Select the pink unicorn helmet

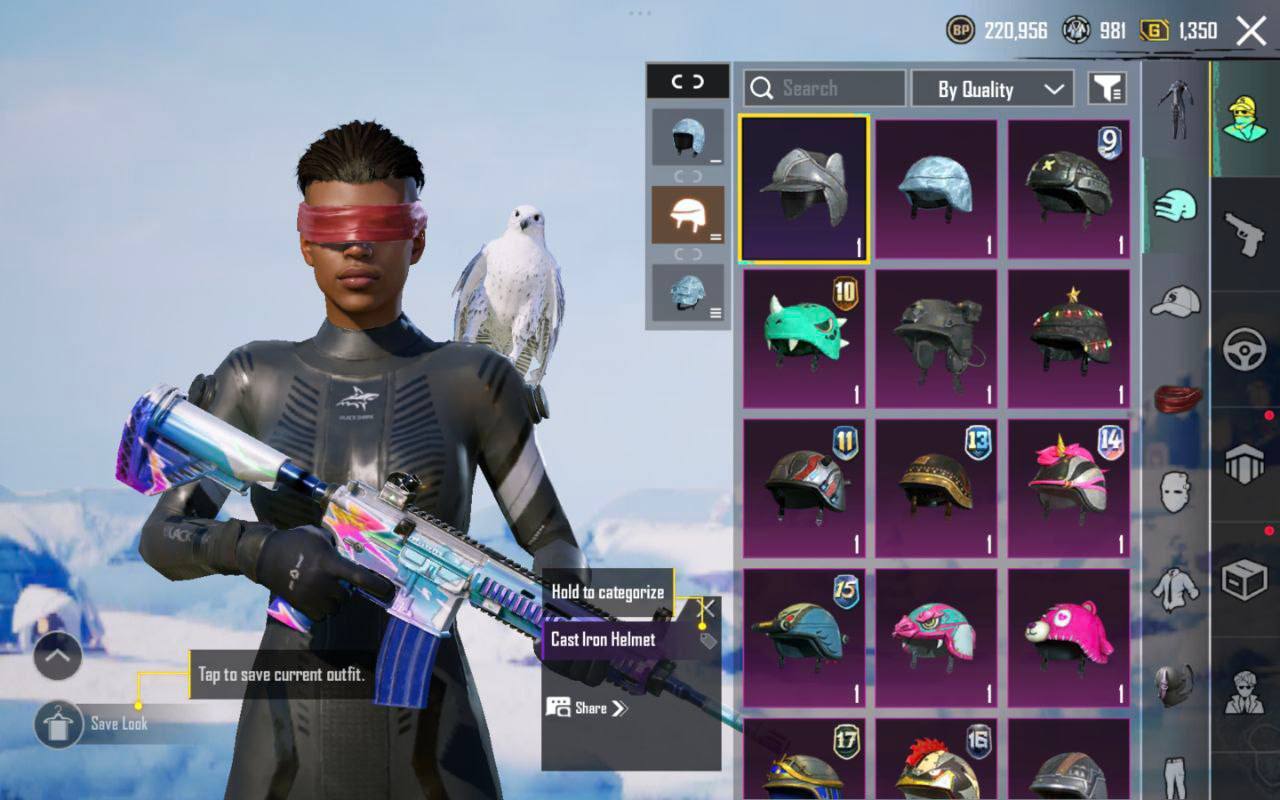click(1069, 488)
